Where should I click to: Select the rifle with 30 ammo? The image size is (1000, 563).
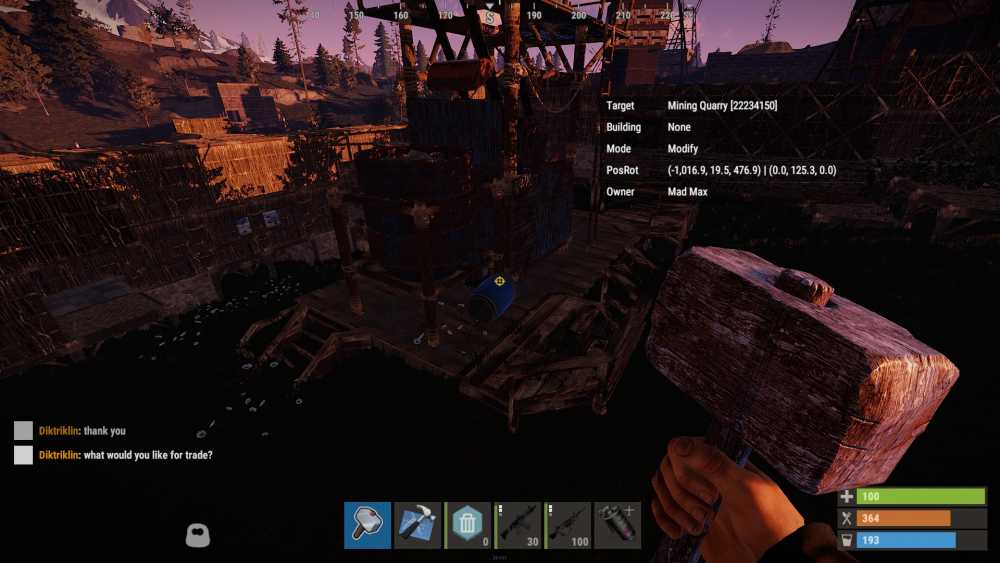tap(517, 525)
